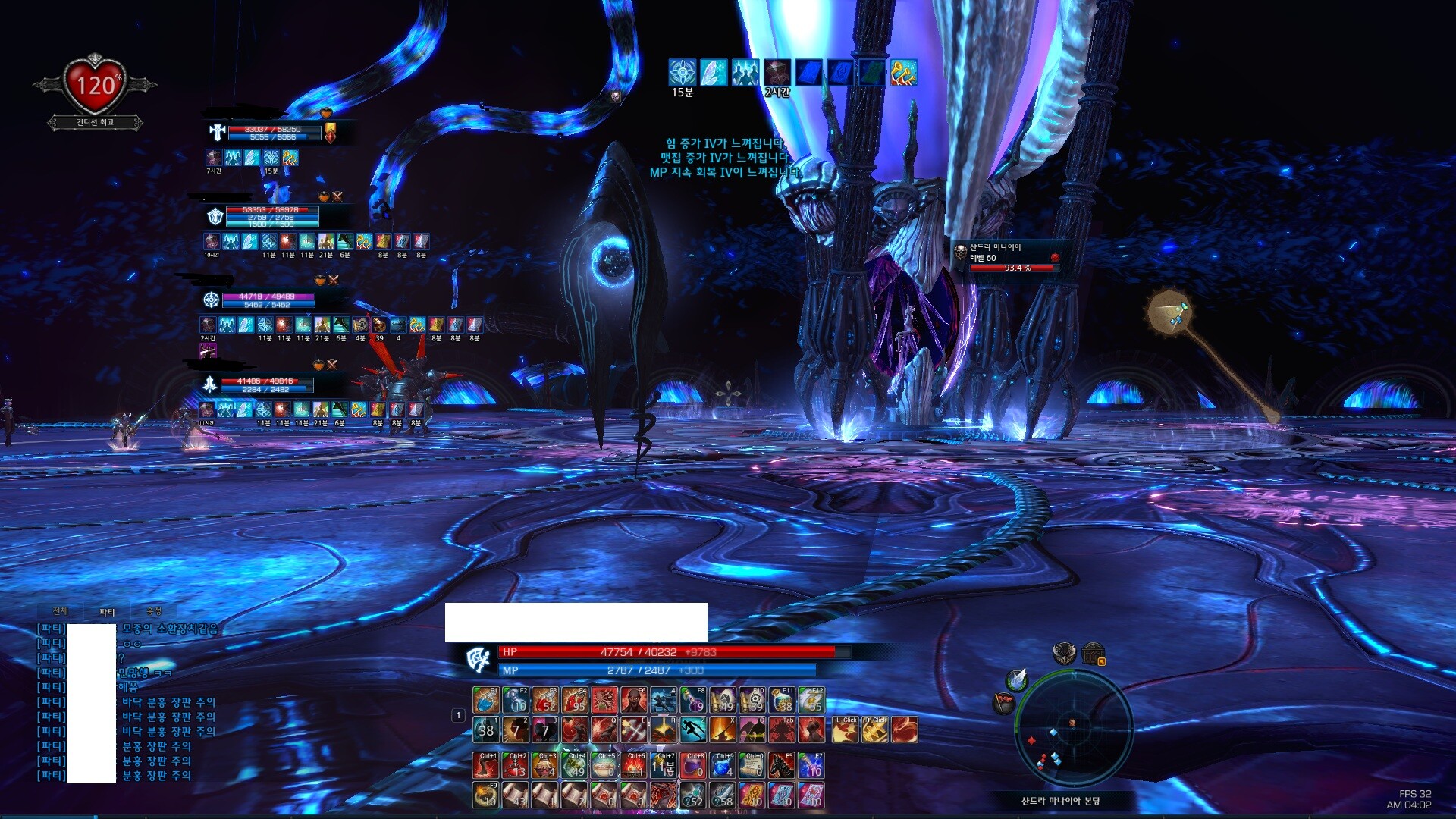Use the F8 purple potion slot
1456x819 pixels.
[x=693, y=700]
